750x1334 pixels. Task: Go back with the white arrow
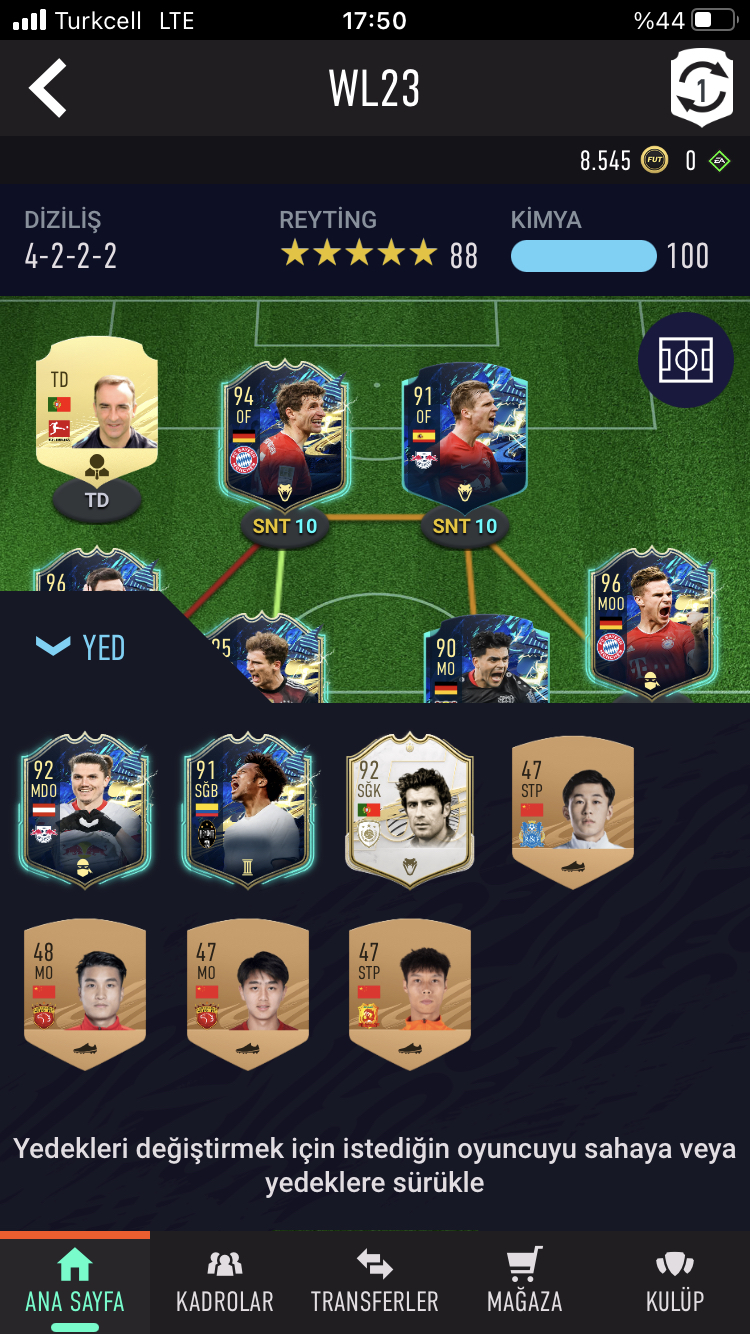pos(48,88)
